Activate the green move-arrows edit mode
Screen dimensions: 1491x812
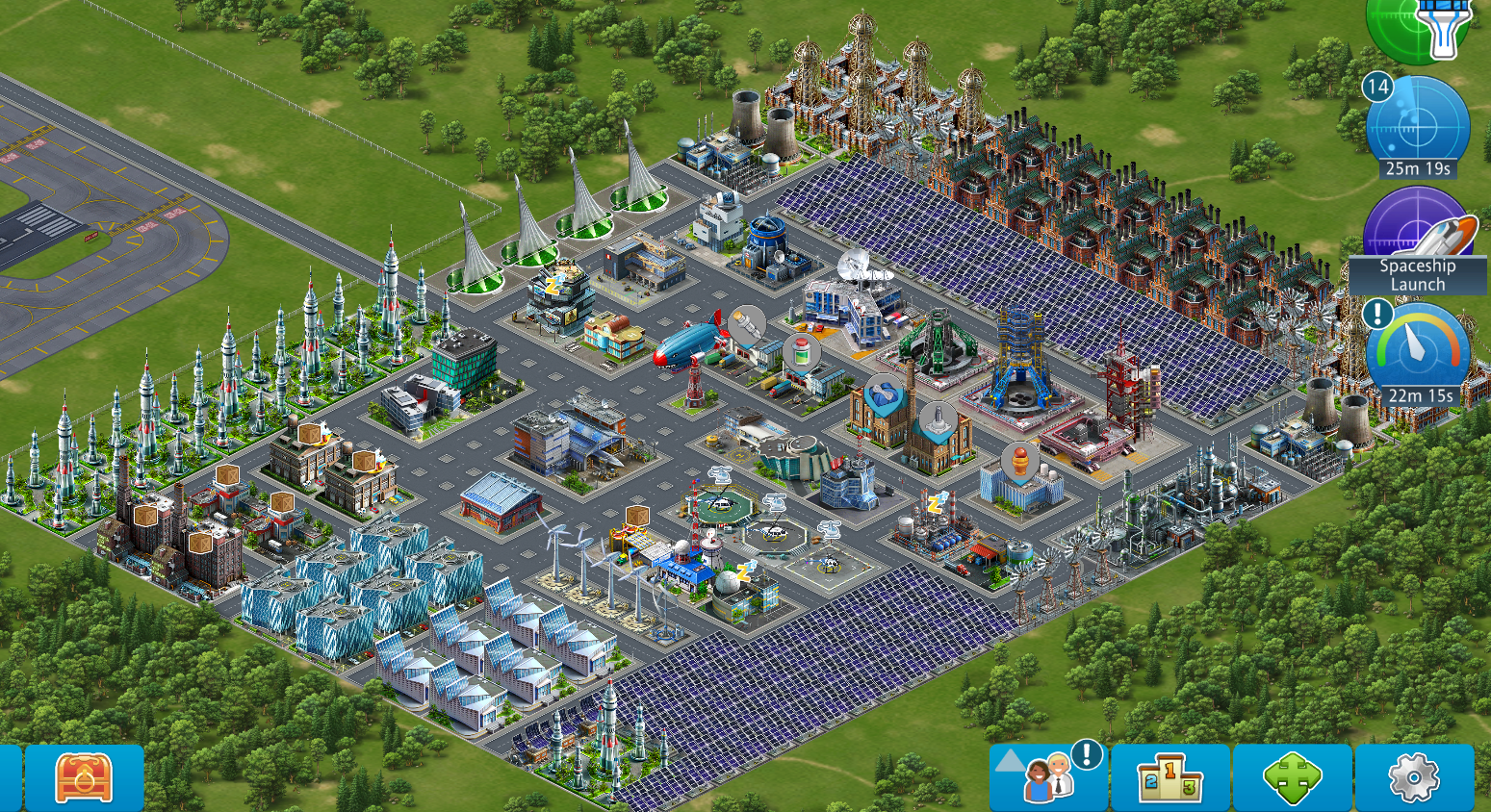1292,777
